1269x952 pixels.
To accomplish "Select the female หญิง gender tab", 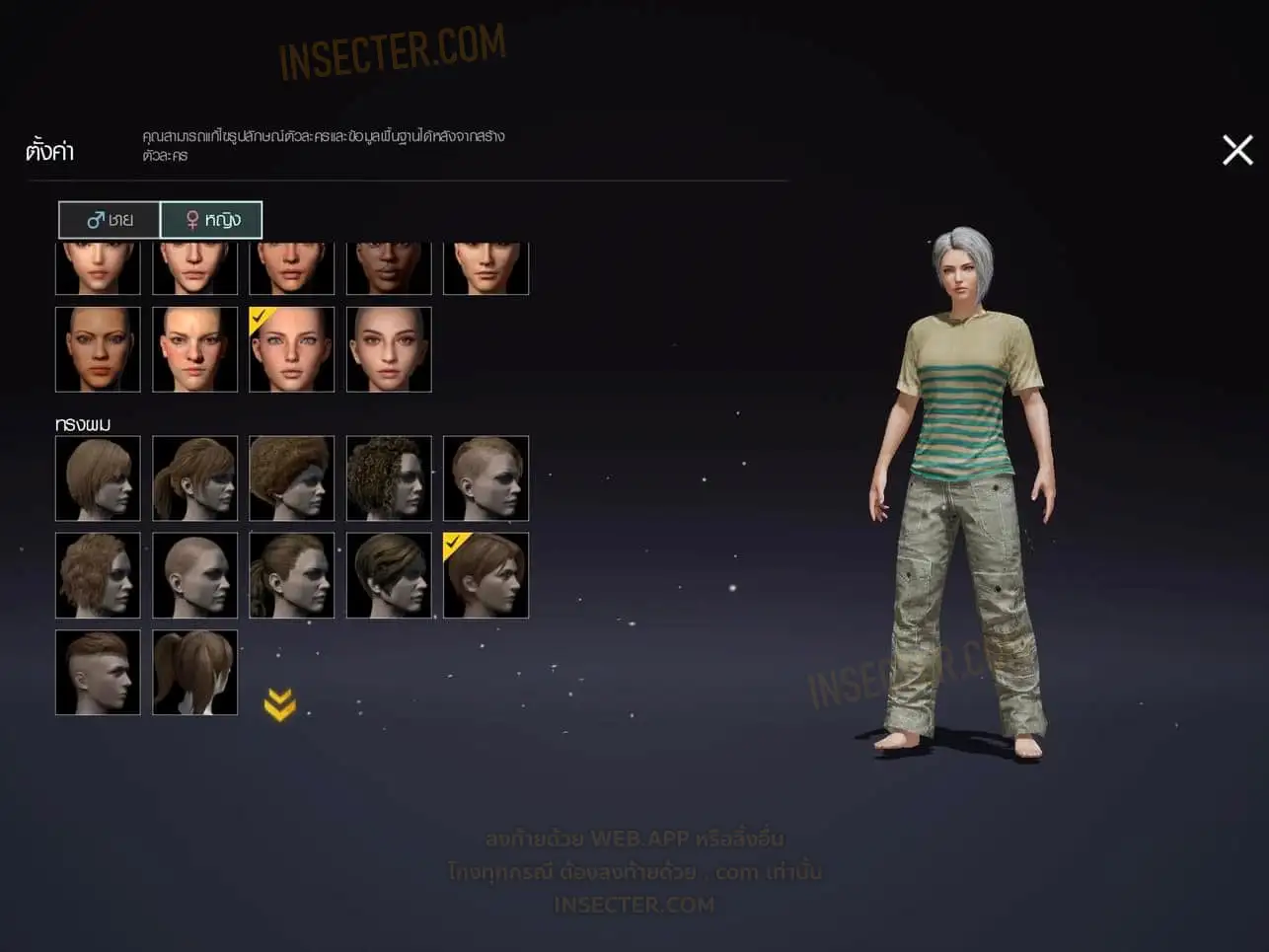I will point(211,220).
